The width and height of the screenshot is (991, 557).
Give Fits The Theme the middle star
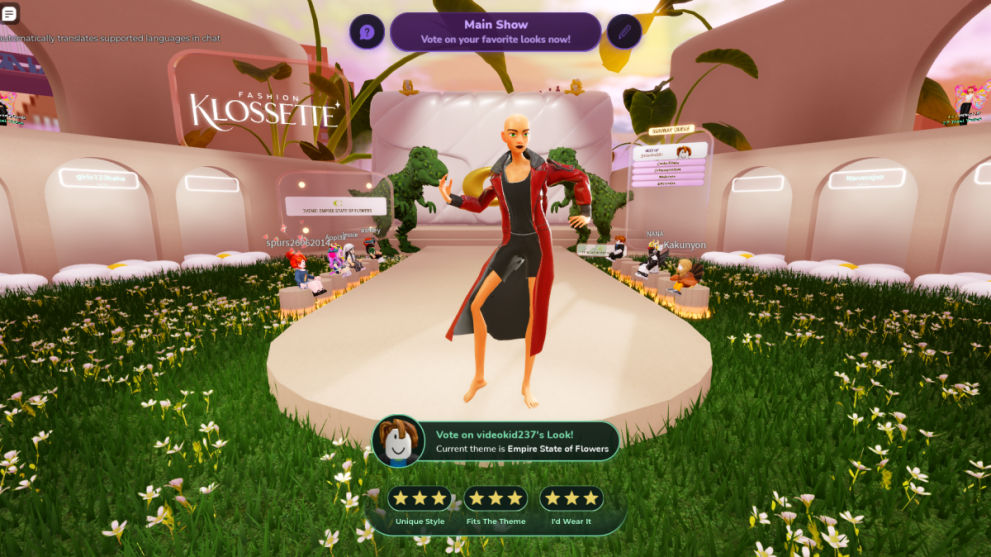coord(495,497)
